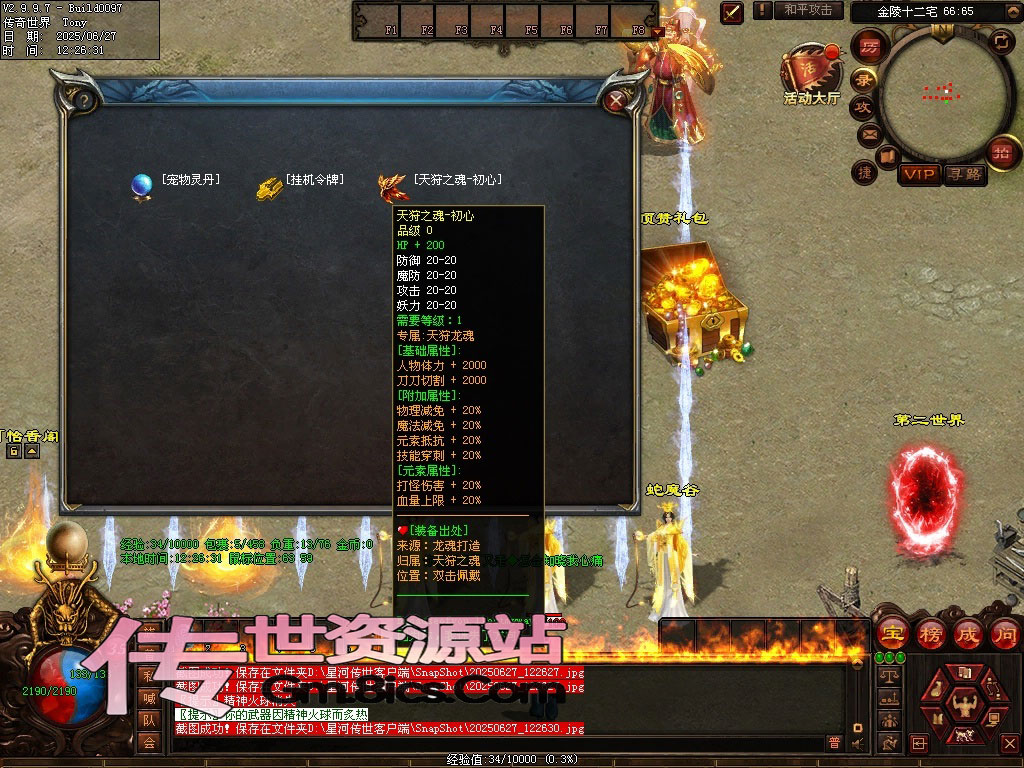Toggle the 和平攻击 attack mode button
The image size is (1024, 768).
808,10
